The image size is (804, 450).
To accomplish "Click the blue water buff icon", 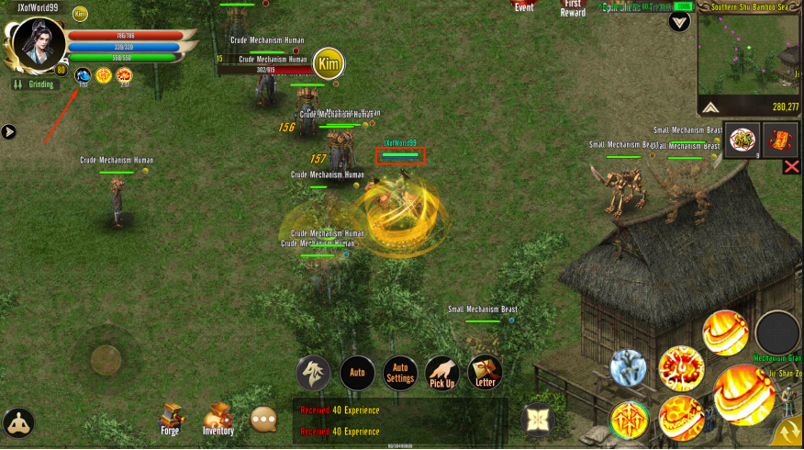I will point(83,75).
